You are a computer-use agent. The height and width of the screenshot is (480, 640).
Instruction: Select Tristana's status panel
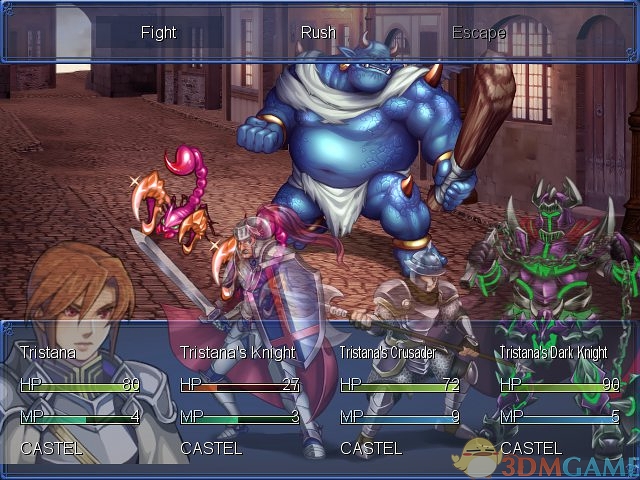click(80, 400)
